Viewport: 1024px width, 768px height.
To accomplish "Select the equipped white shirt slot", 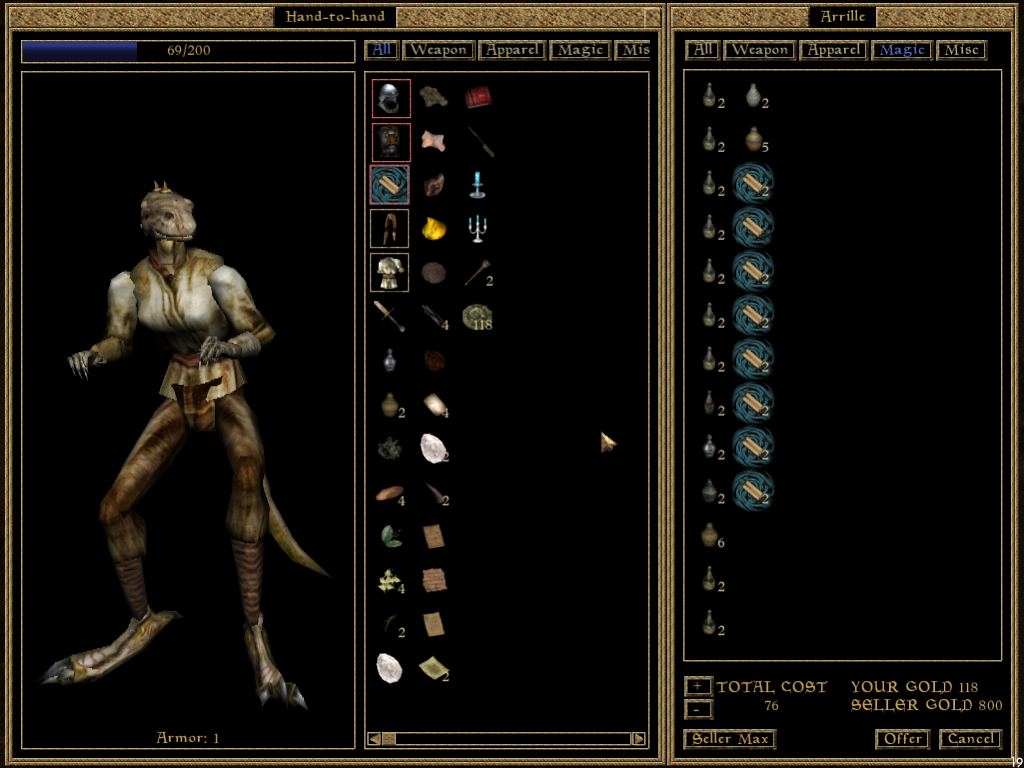I will tap(390, 272).
